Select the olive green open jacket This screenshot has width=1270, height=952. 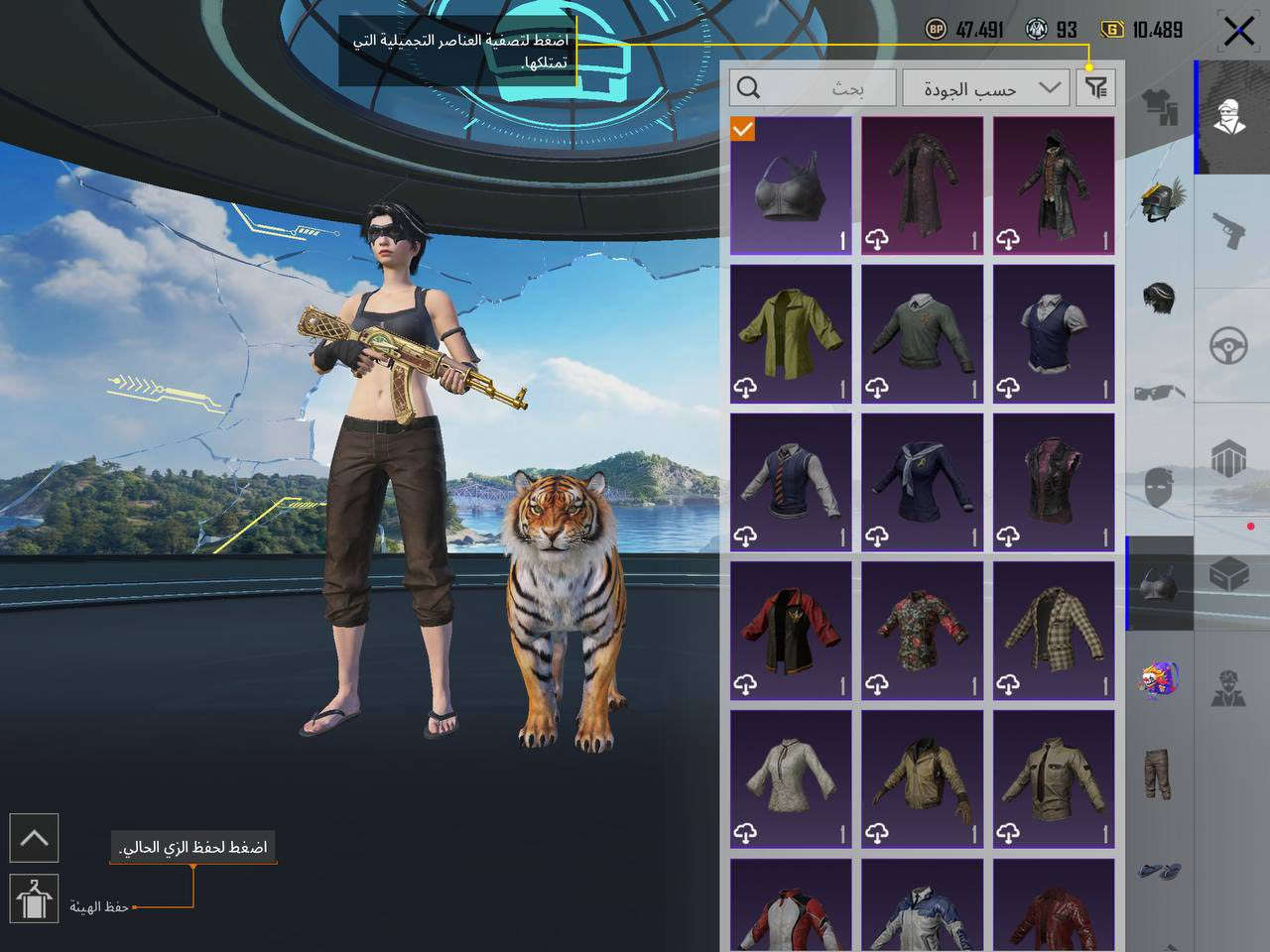coord(791,334)
